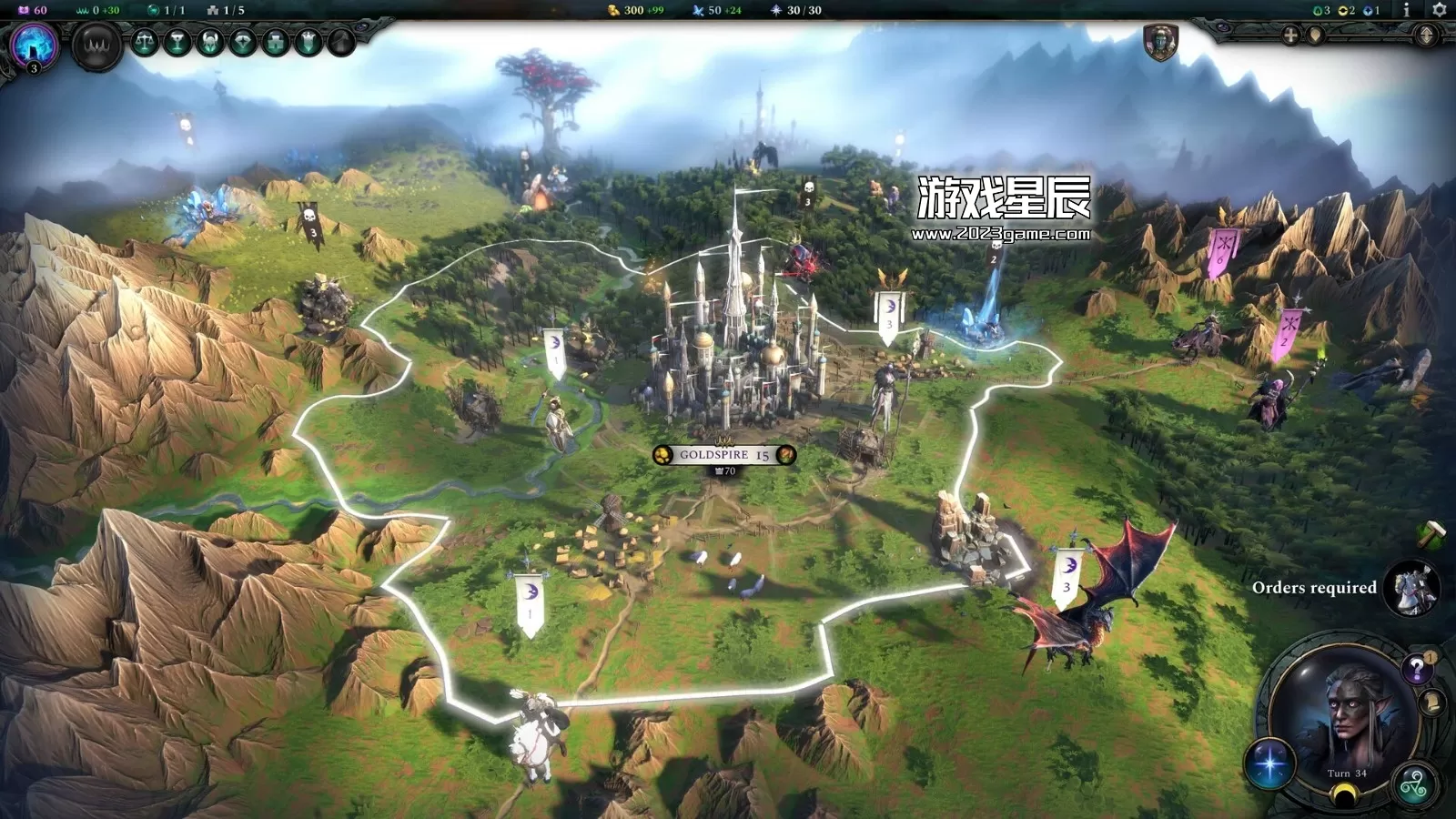The width and height of the screenshot is (1456, 819).
Task: Click the plus cross button
Action: [x=1290, y=35]
